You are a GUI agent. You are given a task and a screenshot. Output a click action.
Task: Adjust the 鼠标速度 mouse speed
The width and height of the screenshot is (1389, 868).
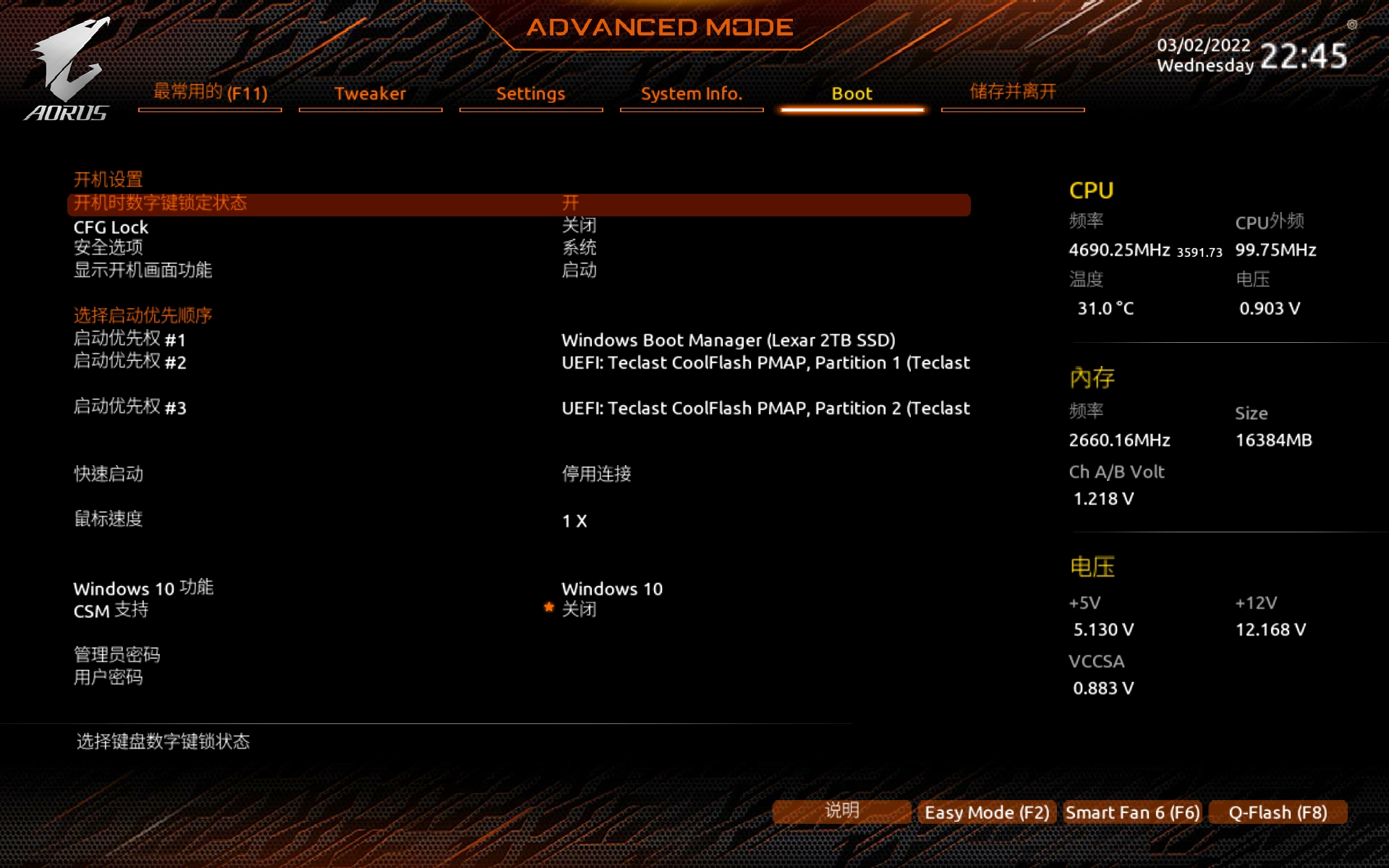point(109,519)
